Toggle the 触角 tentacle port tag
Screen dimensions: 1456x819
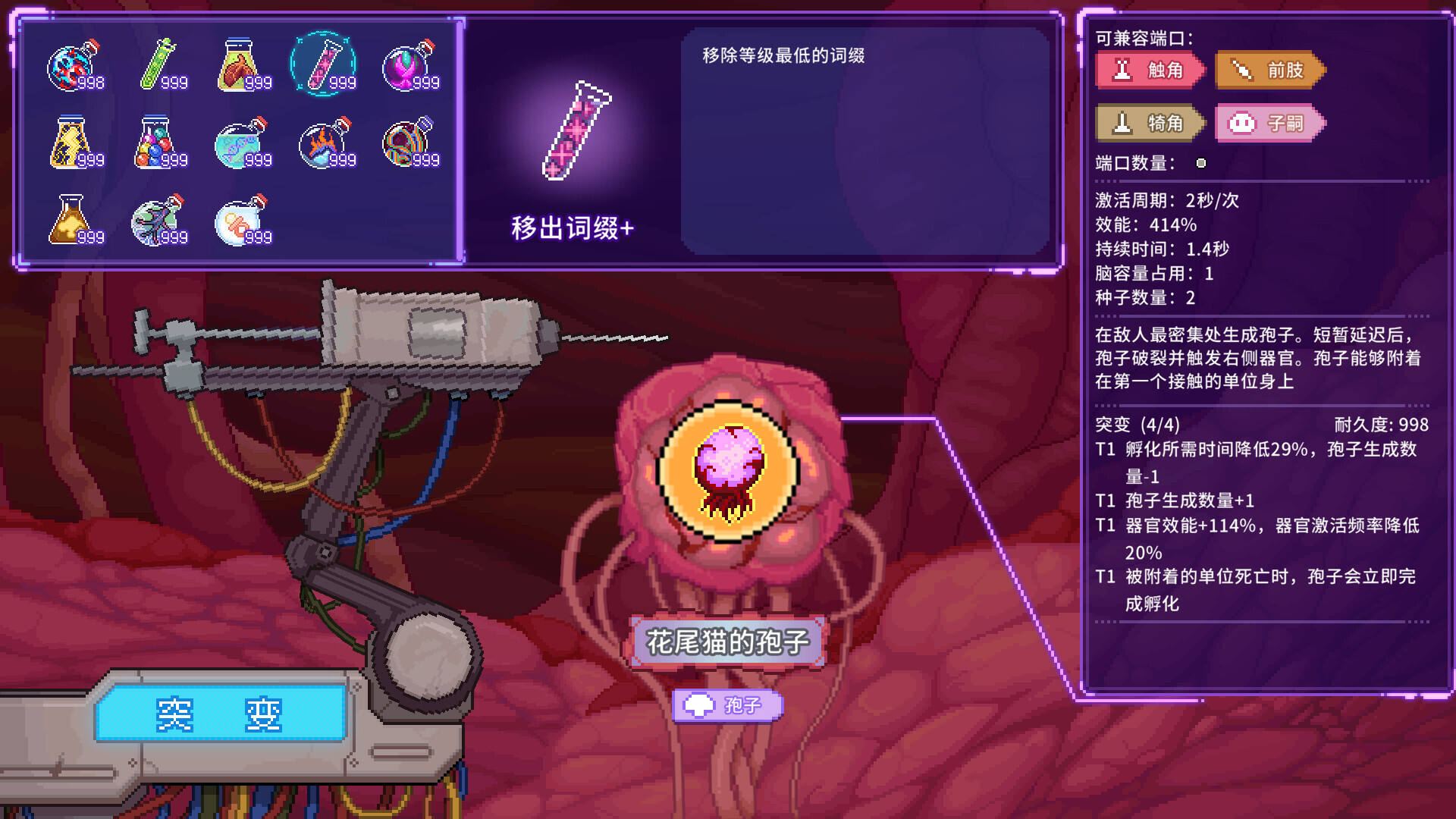[1147, 71]
